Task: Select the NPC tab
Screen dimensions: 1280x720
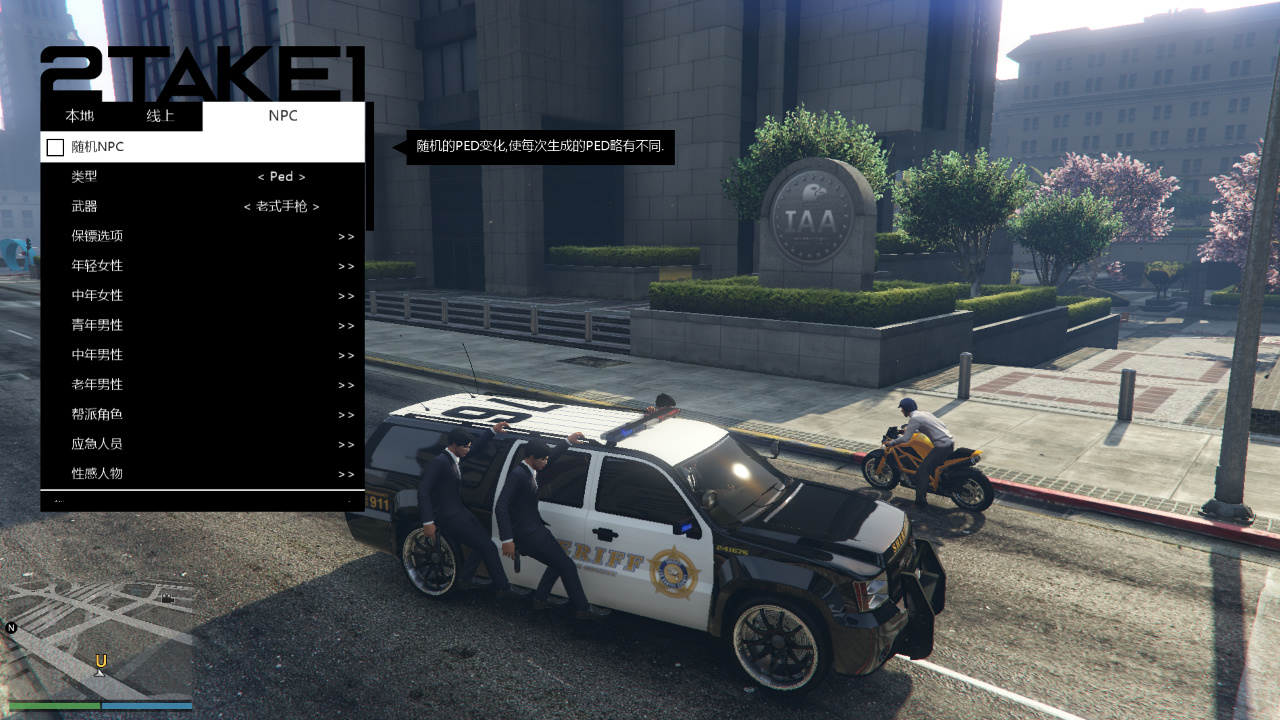Action: pos(283,116)
